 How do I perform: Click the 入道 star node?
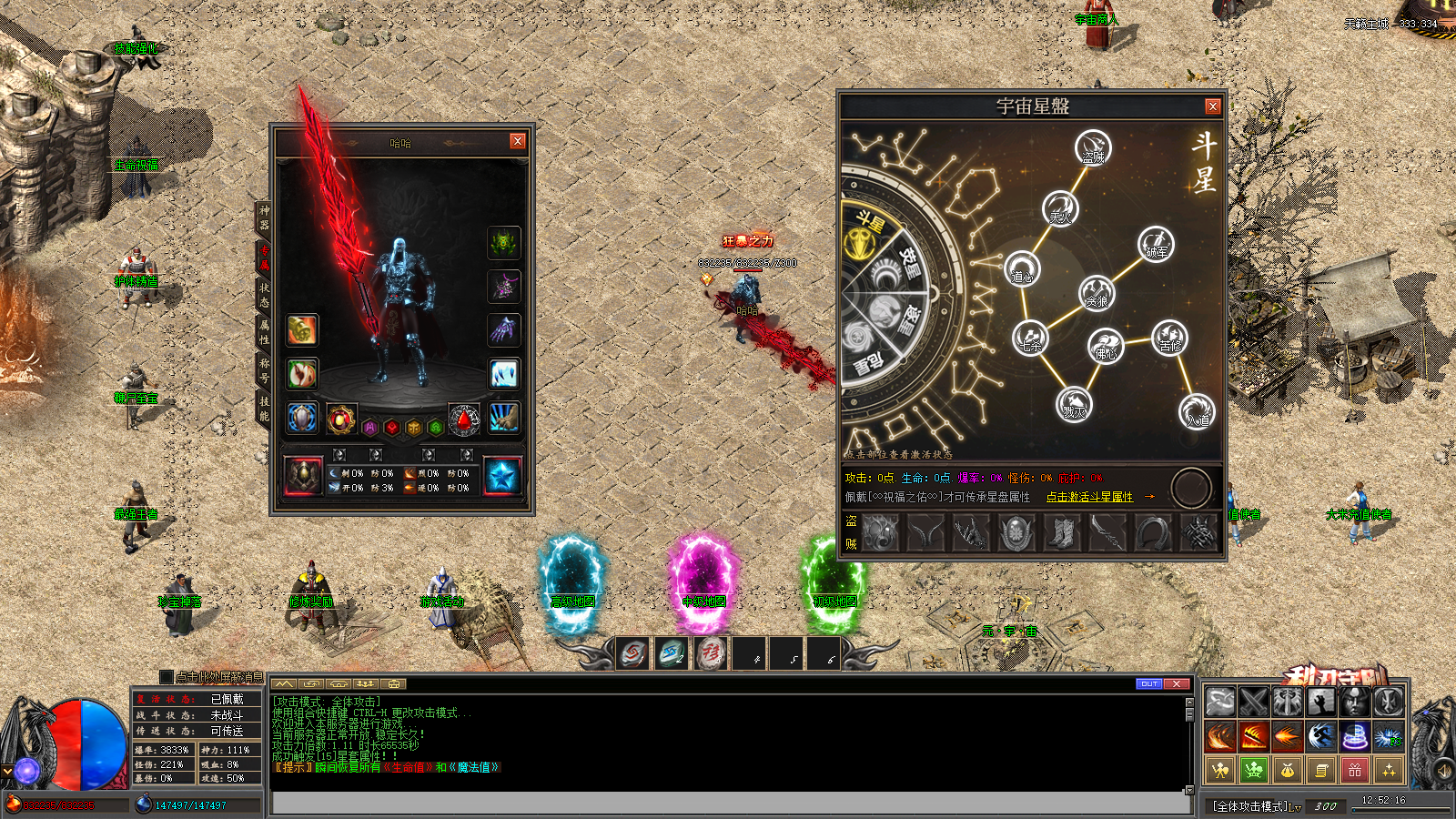(x=1197, y=411)
